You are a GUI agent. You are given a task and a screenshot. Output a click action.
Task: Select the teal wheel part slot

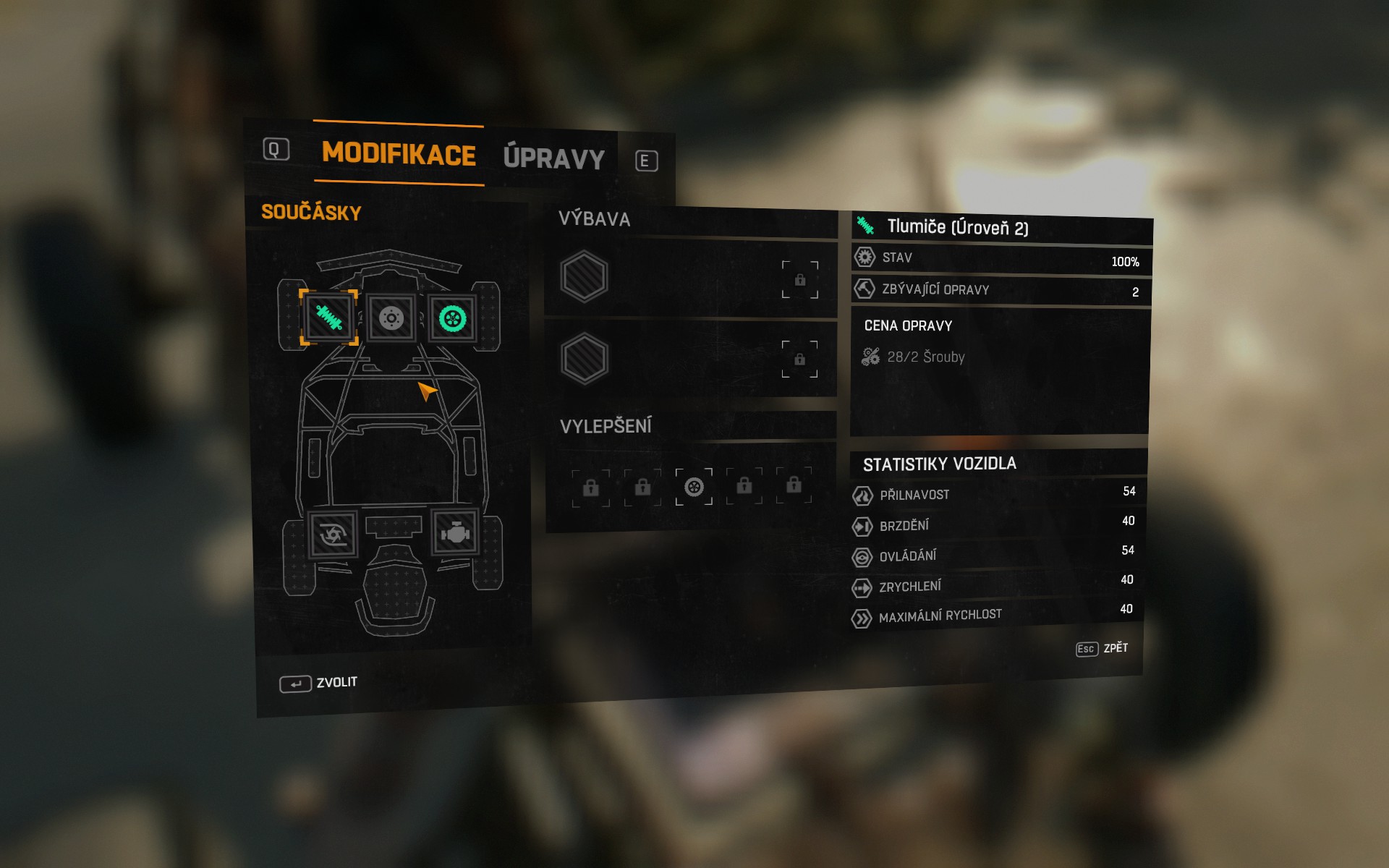(453, 318)
